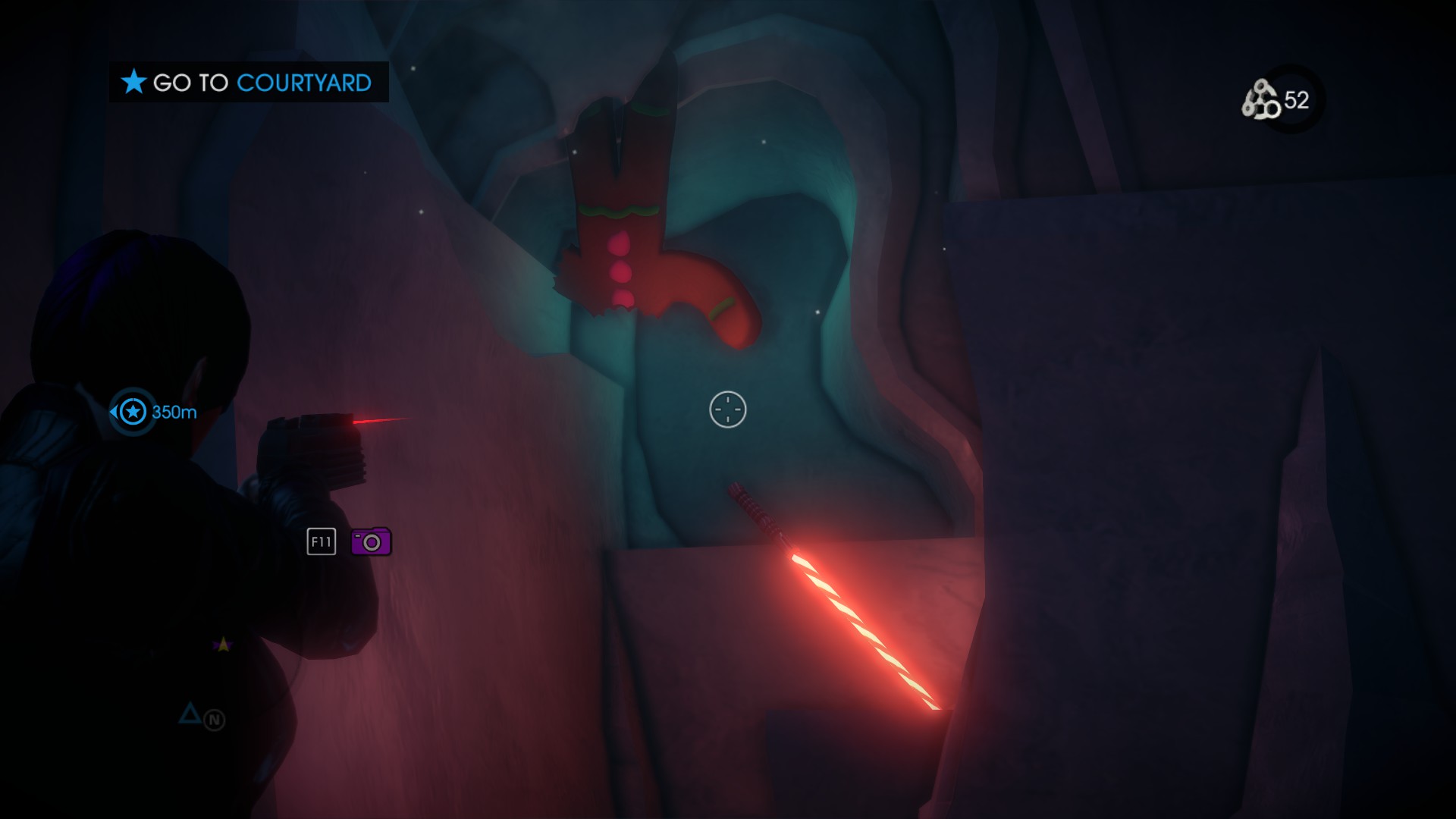Select the star waypoint marker showing 350m
Screen dimensions: 1456x819
point(133,412)
